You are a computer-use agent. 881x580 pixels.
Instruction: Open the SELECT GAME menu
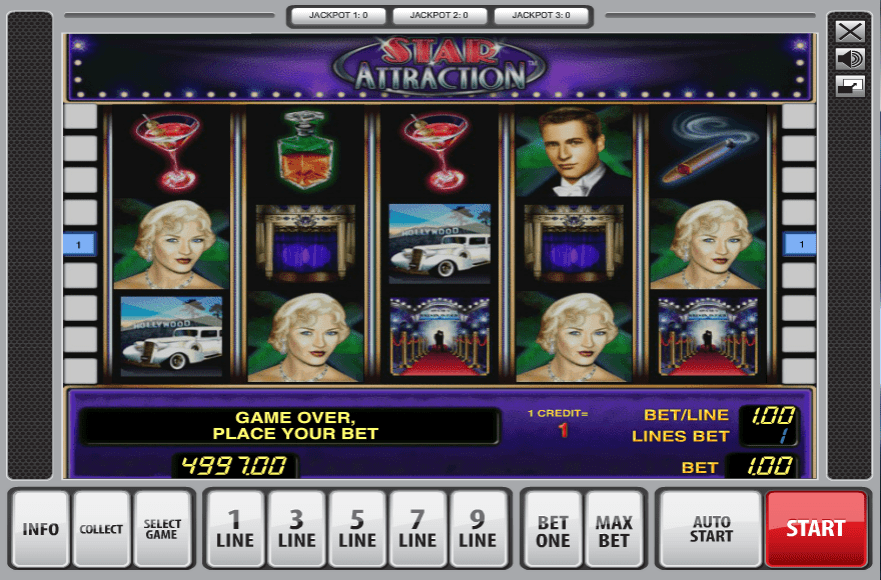click(162, 528)
